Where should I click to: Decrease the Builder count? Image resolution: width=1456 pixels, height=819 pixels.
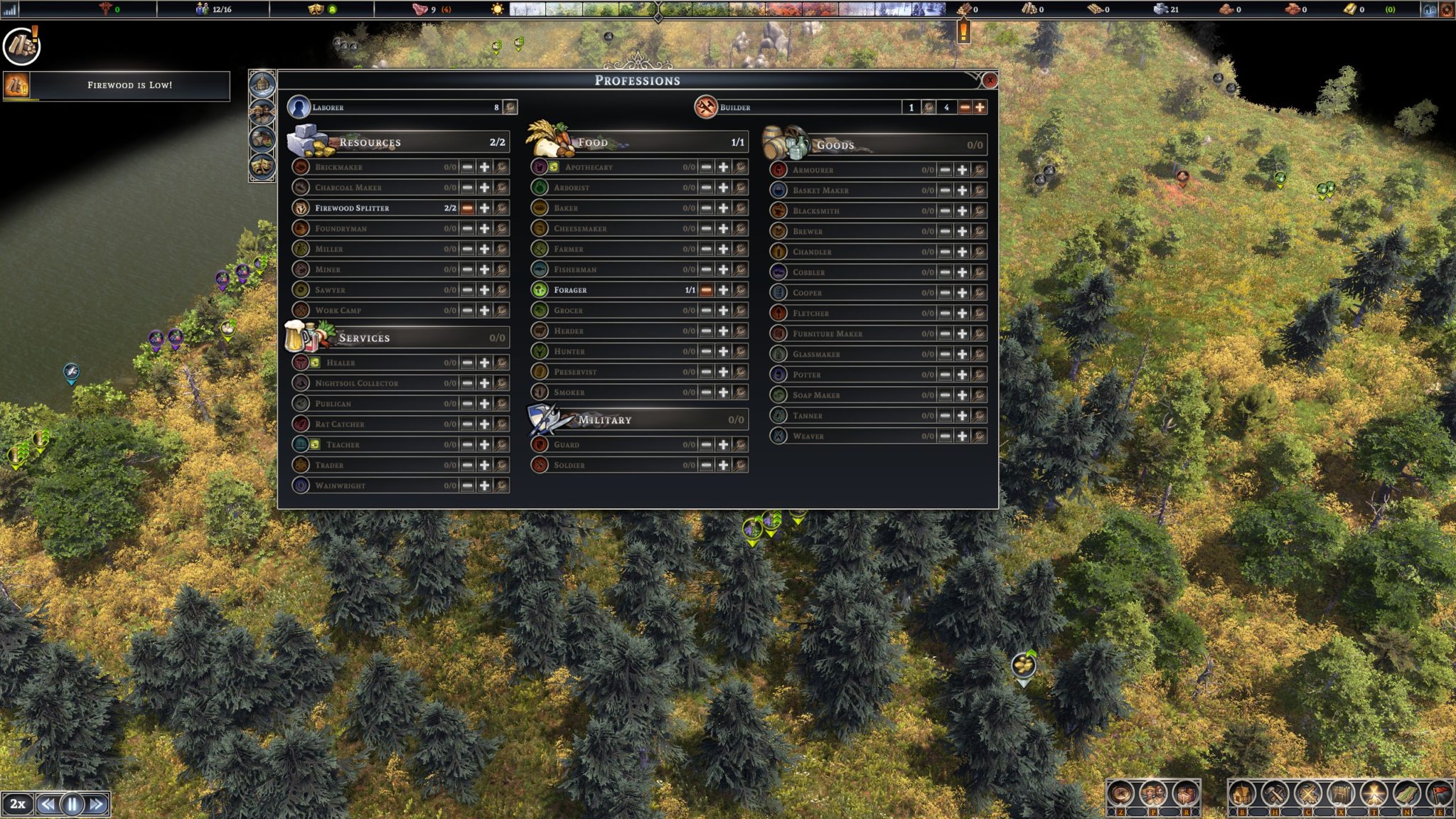[965, 107]
